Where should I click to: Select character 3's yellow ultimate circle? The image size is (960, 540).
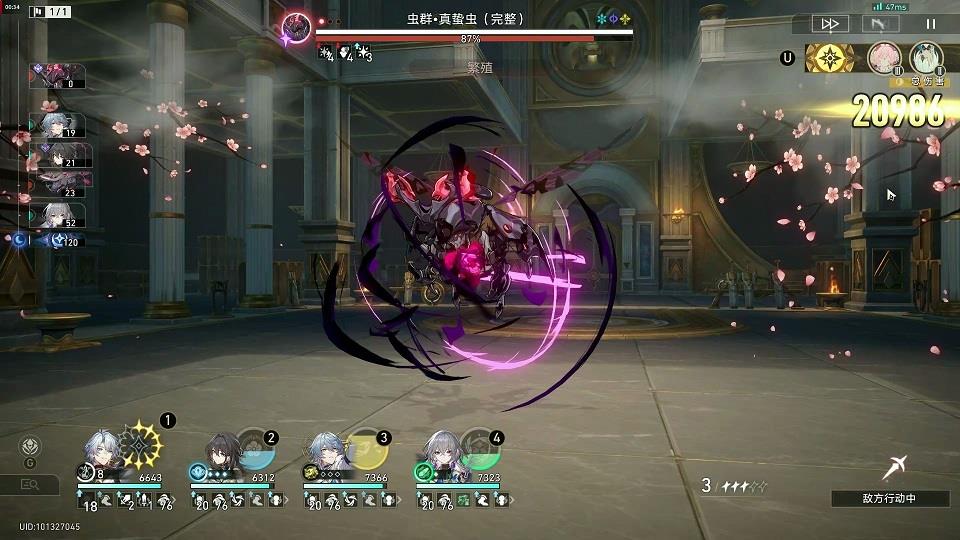[x=369, y=451]
